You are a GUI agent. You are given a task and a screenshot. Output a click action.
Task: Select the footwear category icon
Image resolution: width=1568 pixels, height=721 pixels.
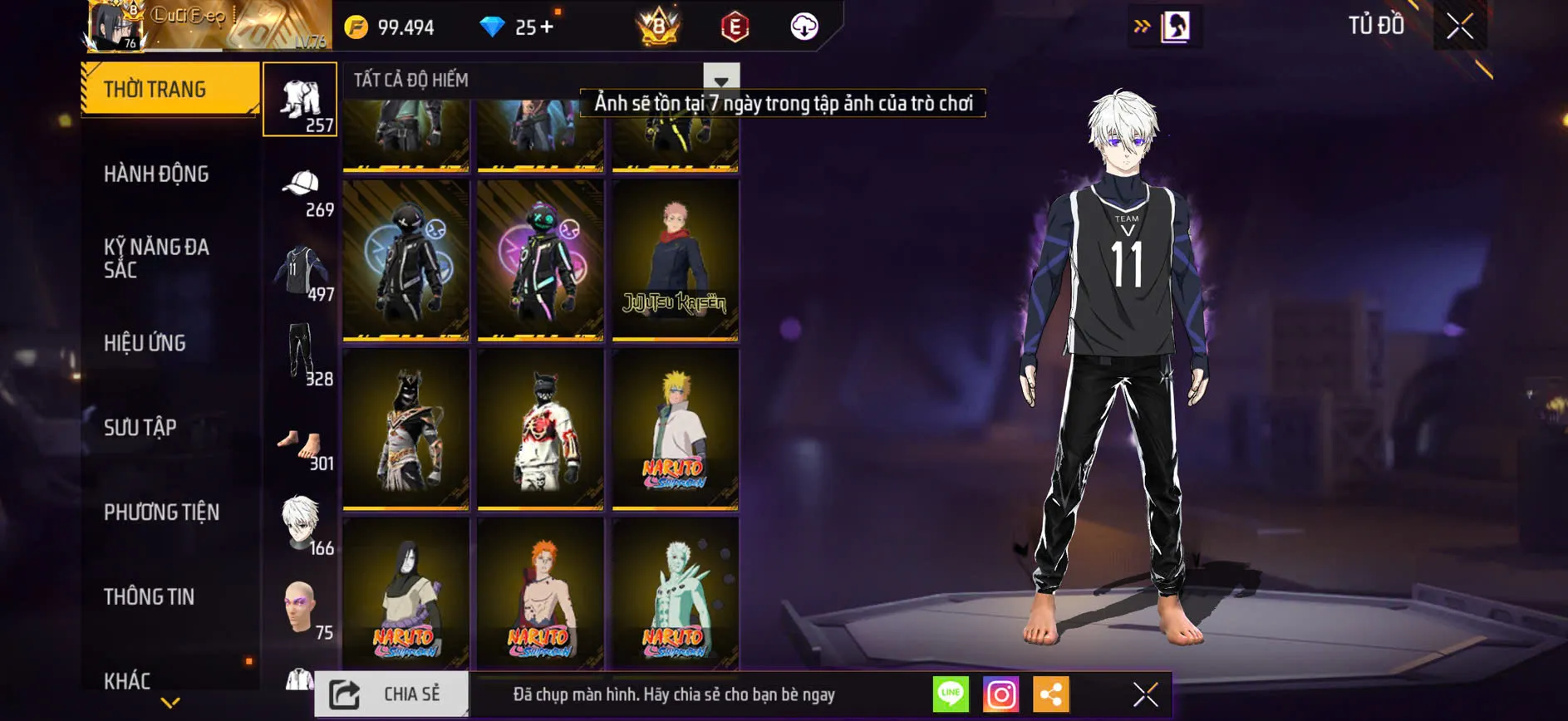301,443
